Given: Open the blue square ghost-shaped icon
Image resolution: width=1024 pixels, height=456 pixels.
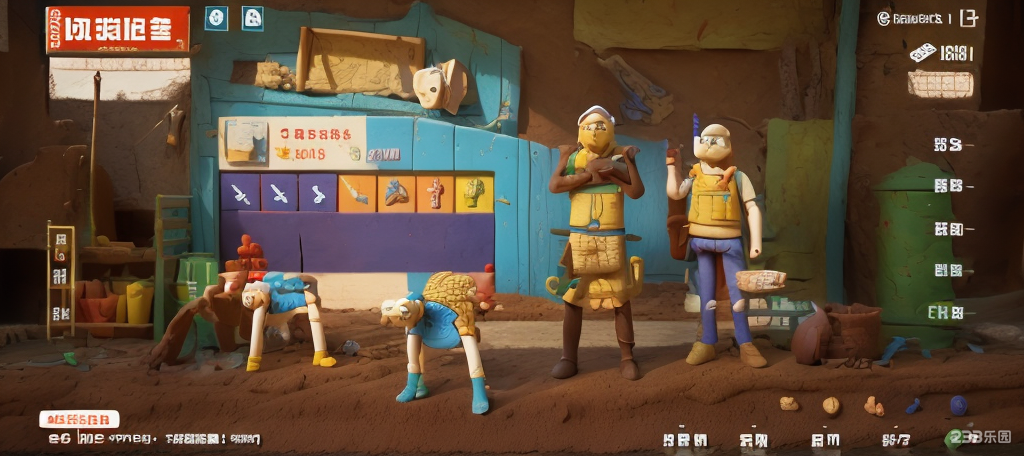Looking at the screenshot, I should coord(253,17).
